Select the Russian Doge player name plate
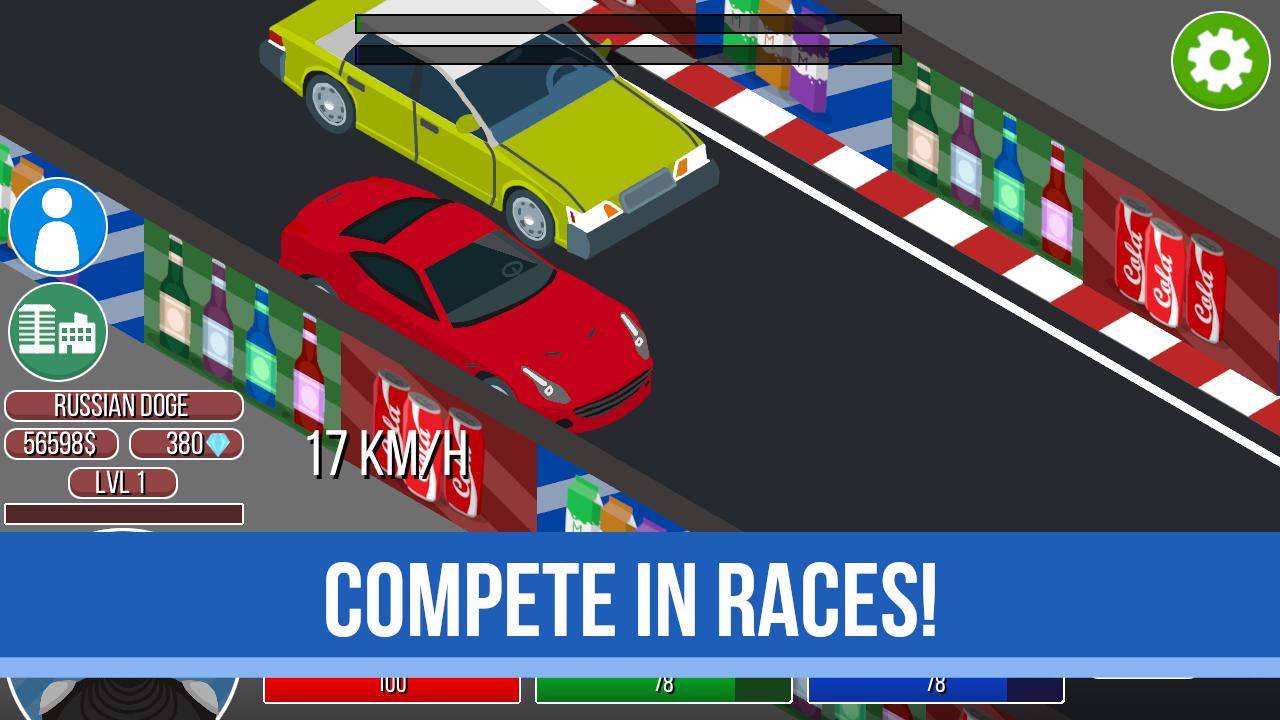The height and width of the screenshot is (720, 1280). coord(123,406)
